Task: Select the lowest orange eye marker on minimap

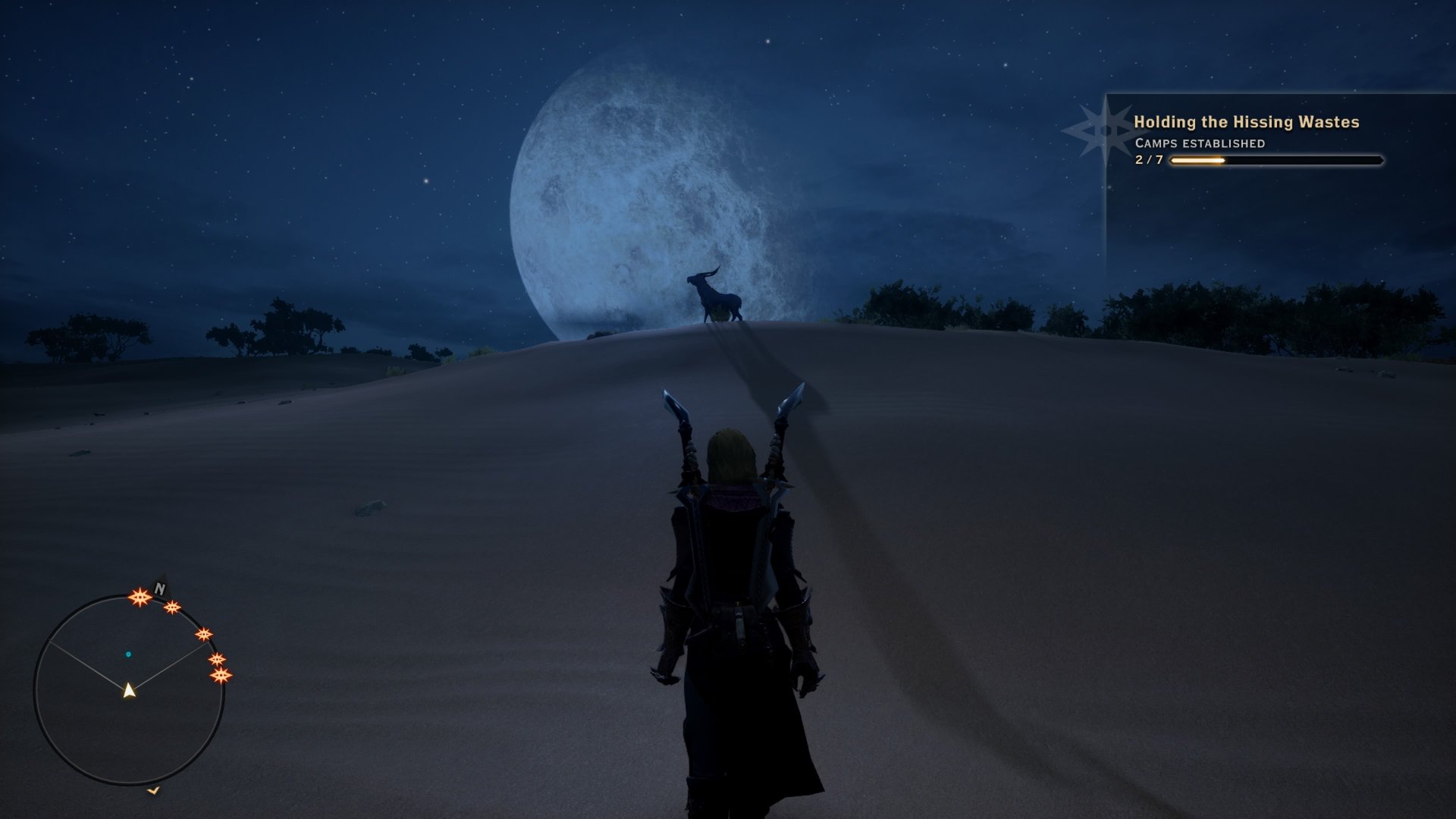Action: [x=221, y=676]
